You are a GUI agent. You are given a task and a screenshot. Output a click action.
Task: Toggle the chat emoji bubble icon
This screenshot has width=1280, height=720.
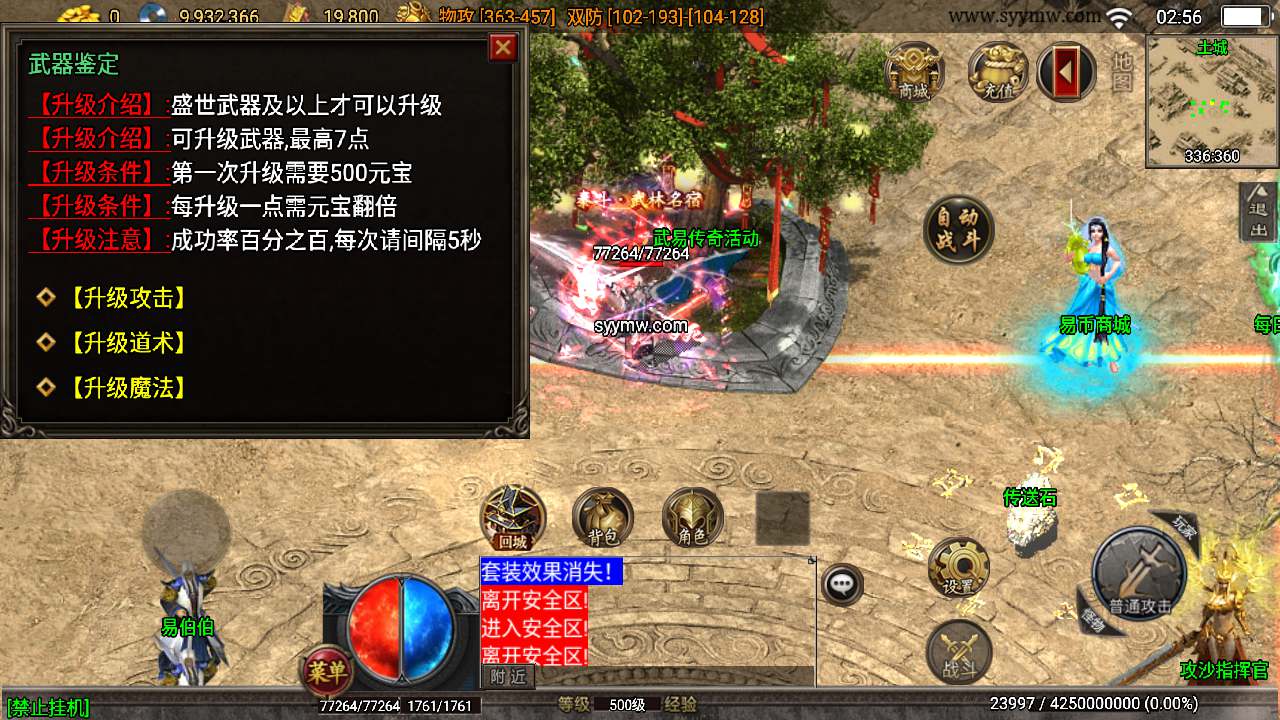pyautogui.click(x=840, y=583)
